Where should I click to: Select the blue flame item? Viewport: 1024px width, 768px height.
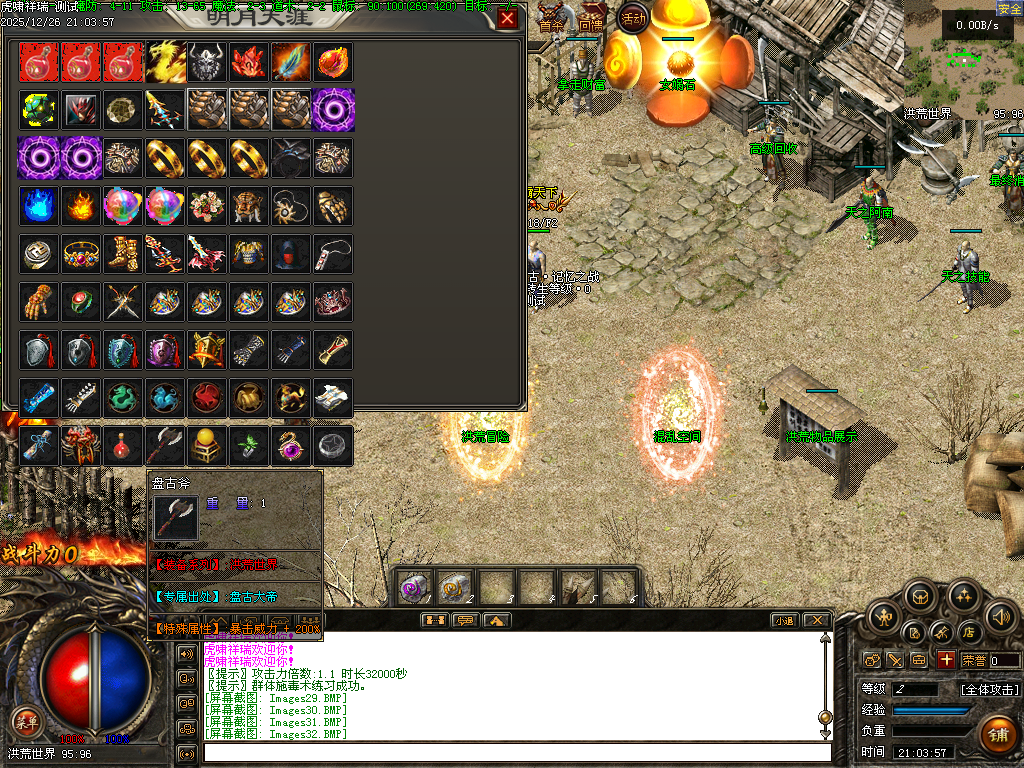(39, 206)
